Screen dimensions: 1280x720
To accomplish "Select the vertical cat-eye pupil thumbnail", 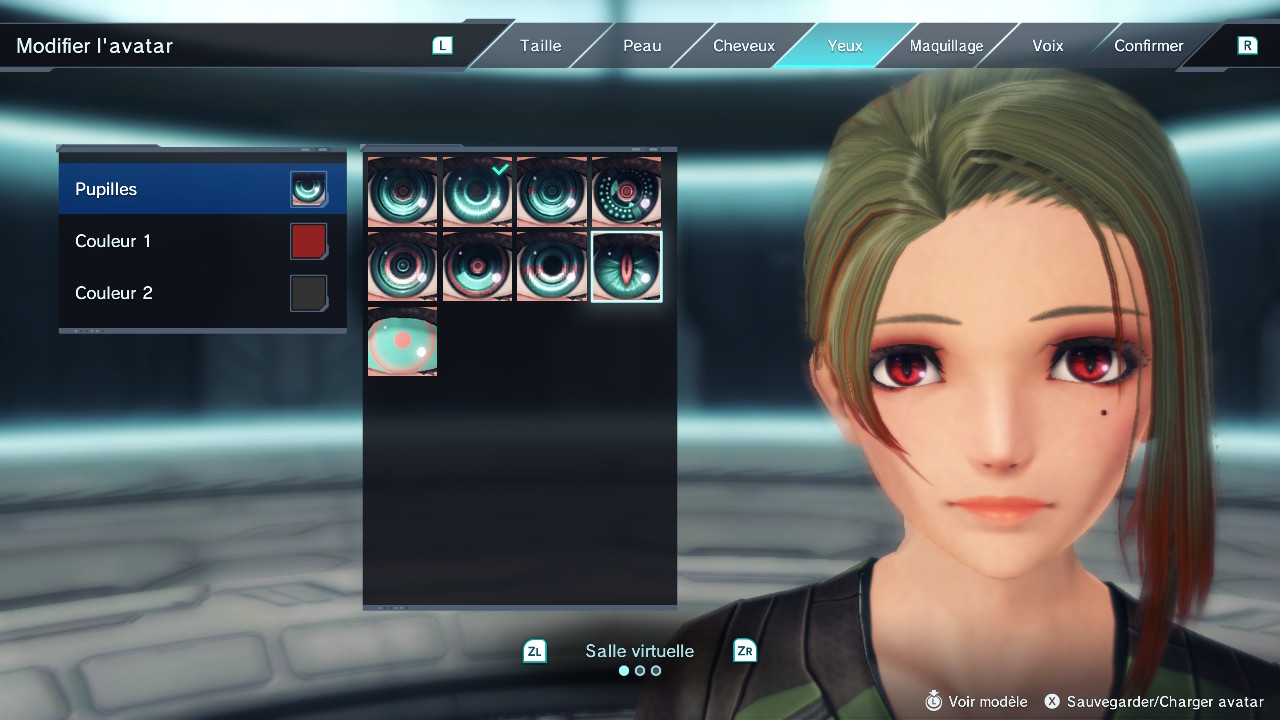I will click(627, 266).
